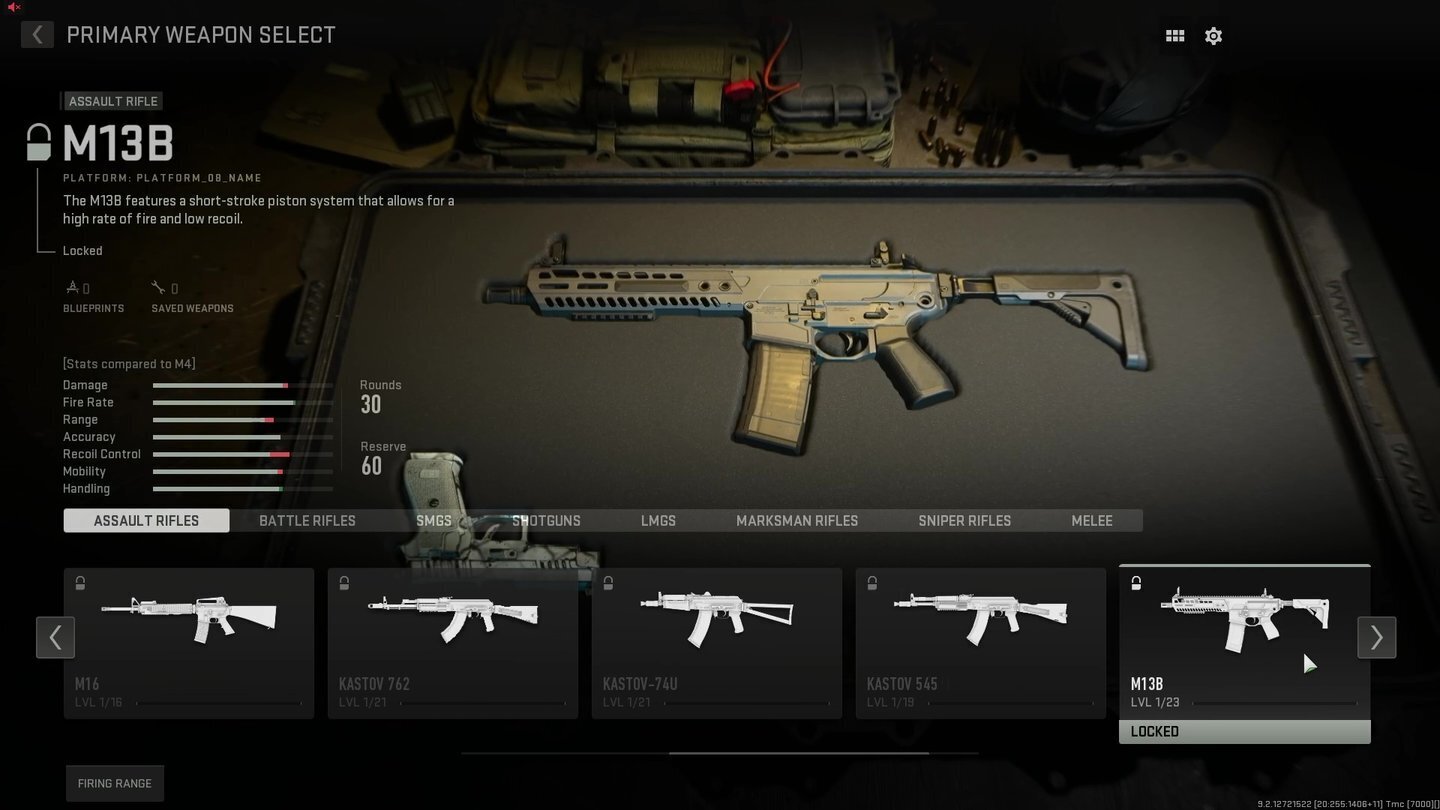Click the unlocked padlock on the M13B card
This screenshot has width=1440, height=810.
(x=1136, y=583)
